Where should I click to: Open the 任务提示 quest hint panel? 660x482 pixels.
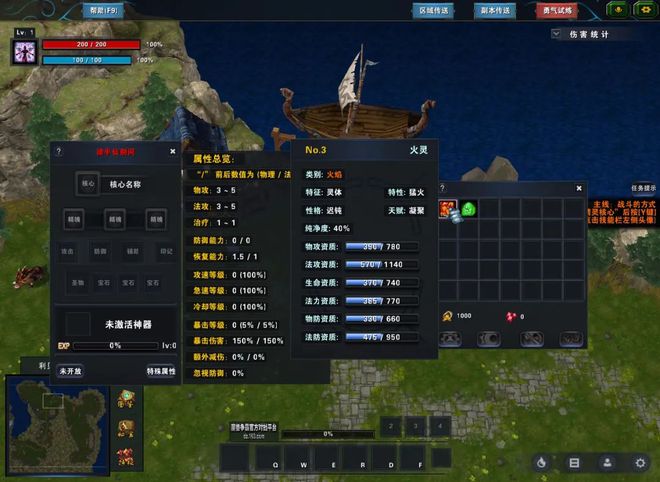pos(643,187)
